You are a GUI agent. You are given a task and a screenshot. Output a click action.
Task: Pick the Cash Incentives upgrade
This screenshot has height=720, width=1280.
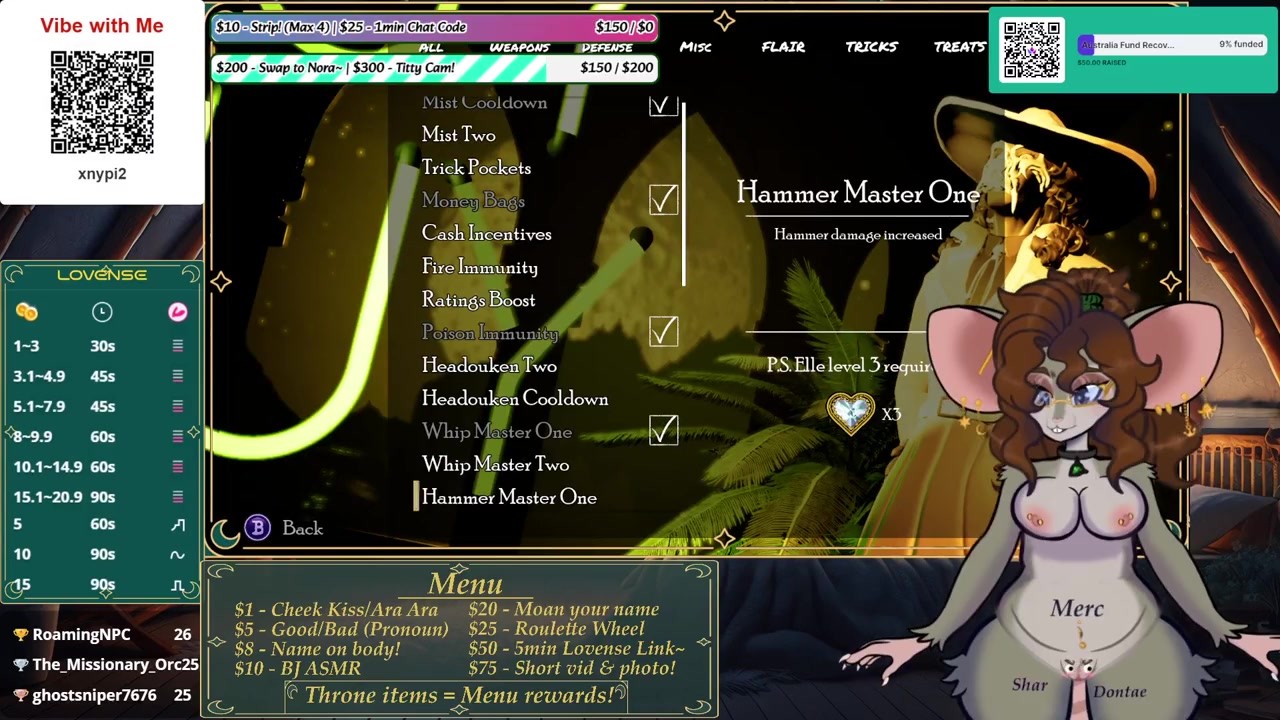click(486, 234)
